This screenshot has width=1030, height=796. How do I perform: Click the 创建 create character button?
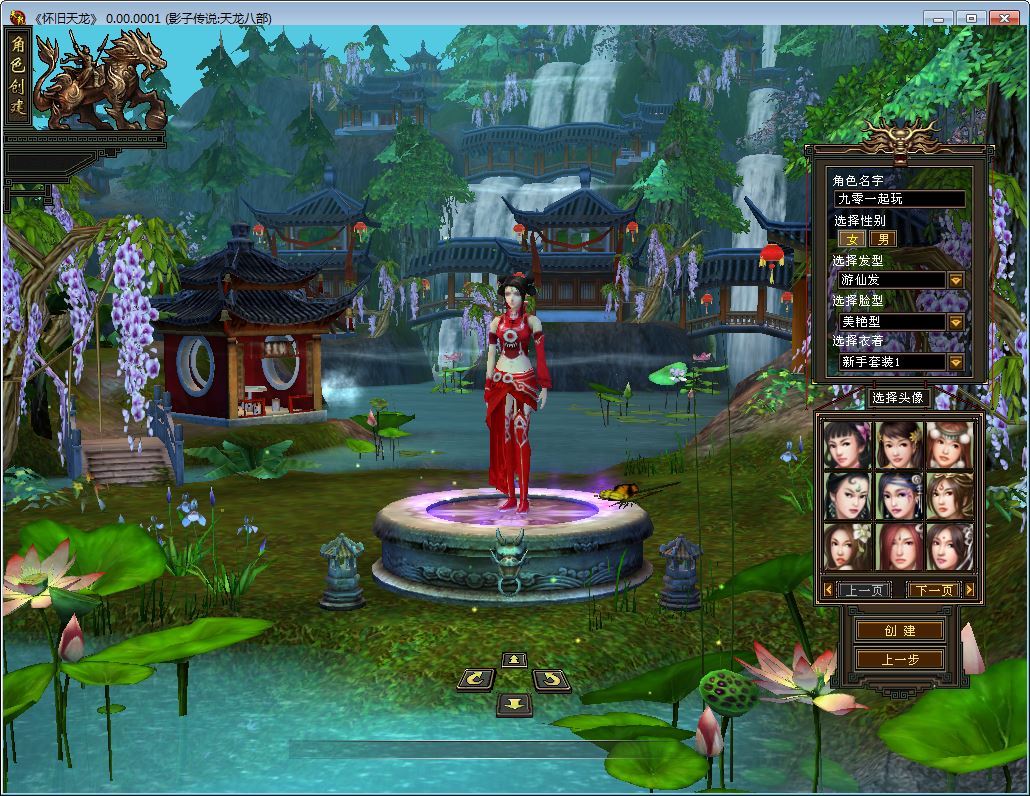point(899,631)
